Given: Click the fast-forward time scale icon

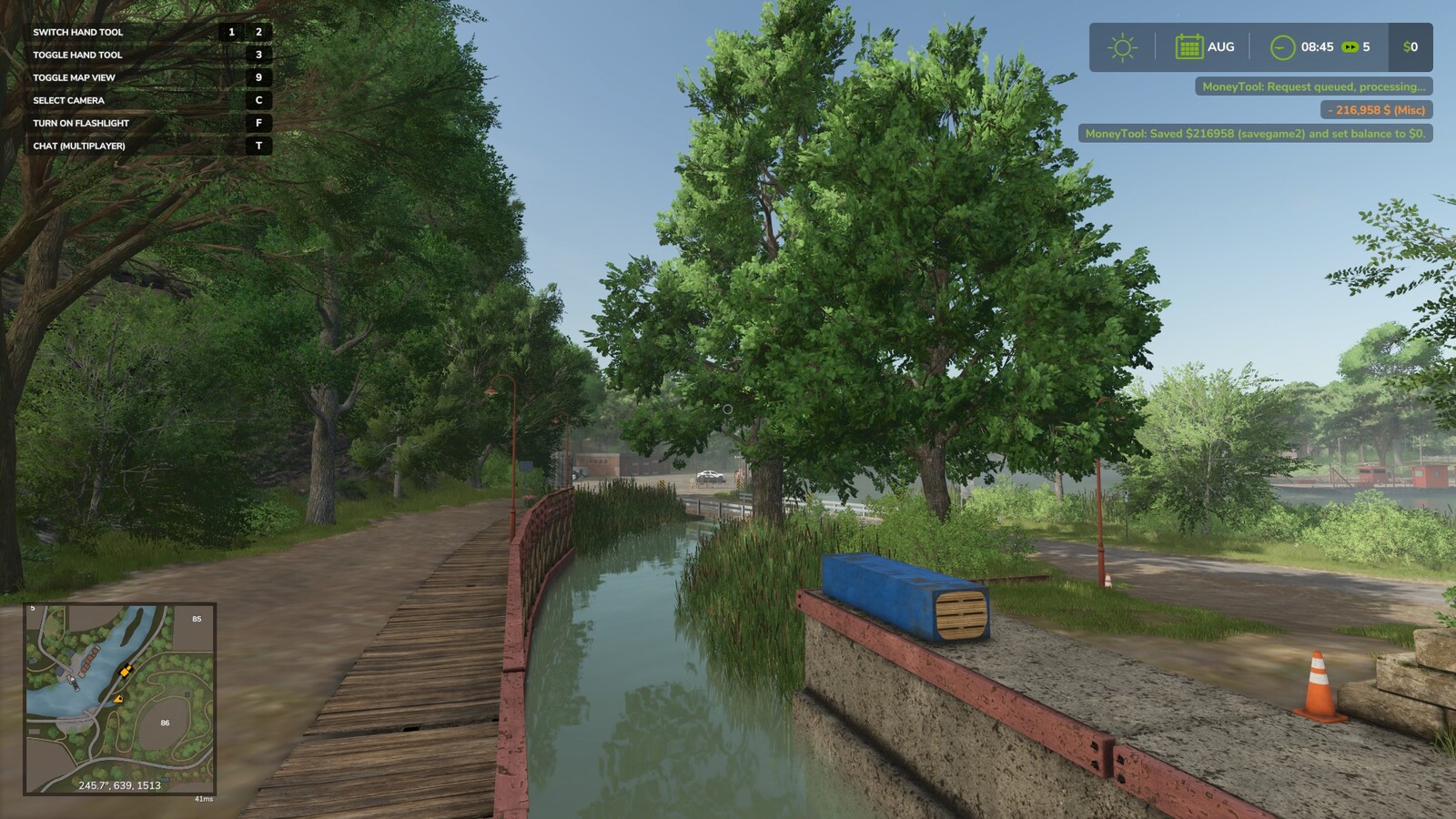Looking at the screenshot, I should click(1350, 46).
